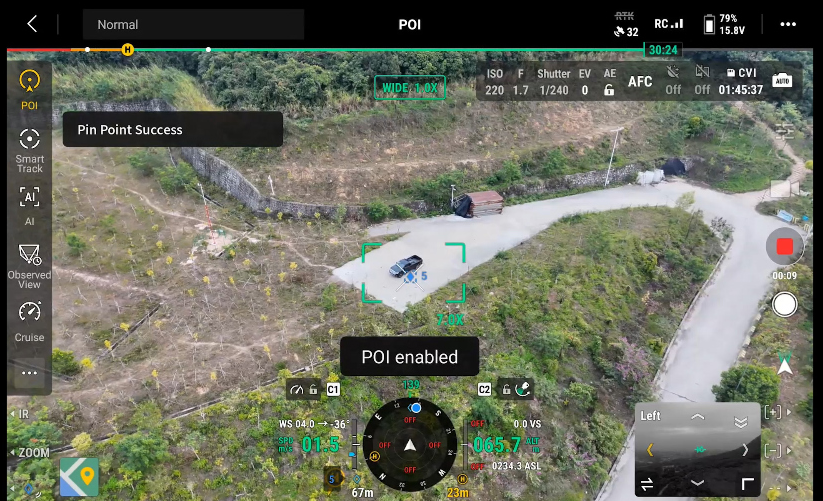This screenshot has height=501, width=823.
Task: Toggle the AE lock icon
Action: tap(609, 90)
